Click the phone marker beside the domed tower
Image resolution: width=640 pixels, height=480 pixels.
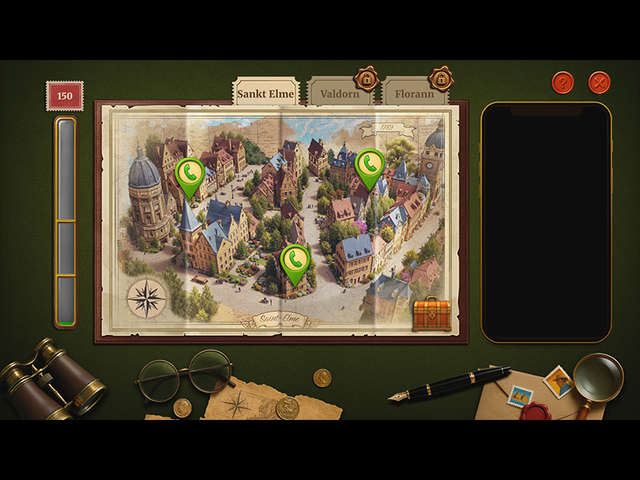pyautogui.click(x=190, y=176)
